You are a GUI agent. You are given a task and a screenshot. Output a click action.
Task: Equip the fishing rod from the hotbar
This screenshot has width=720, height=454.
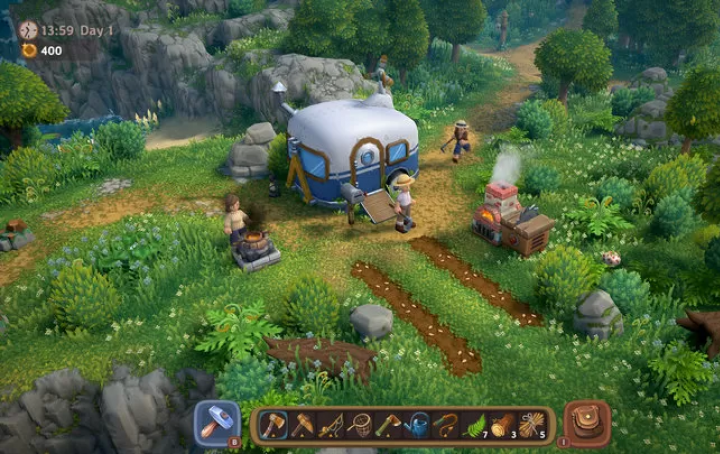(331, 425)
